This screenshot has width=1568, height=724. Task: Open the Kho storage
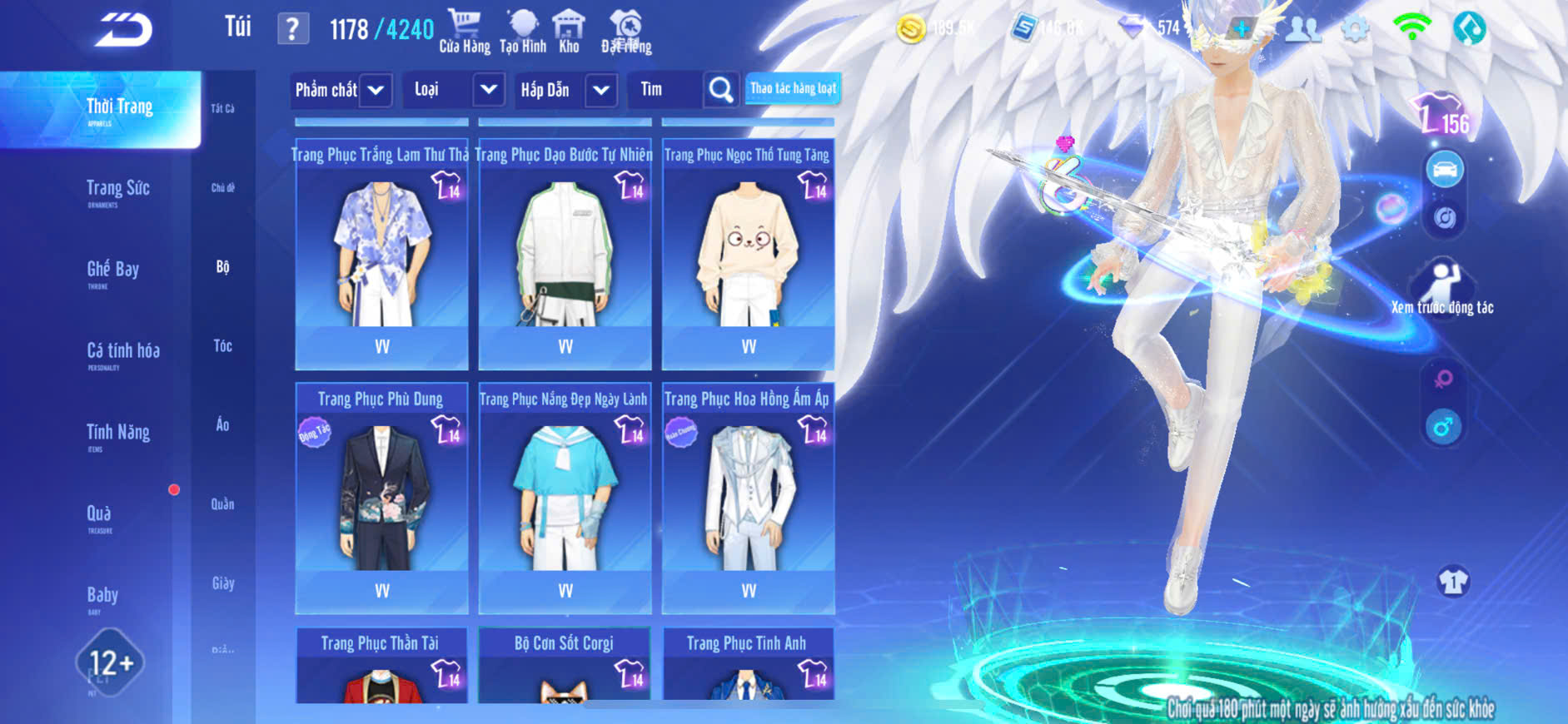(x=569, y=32)
